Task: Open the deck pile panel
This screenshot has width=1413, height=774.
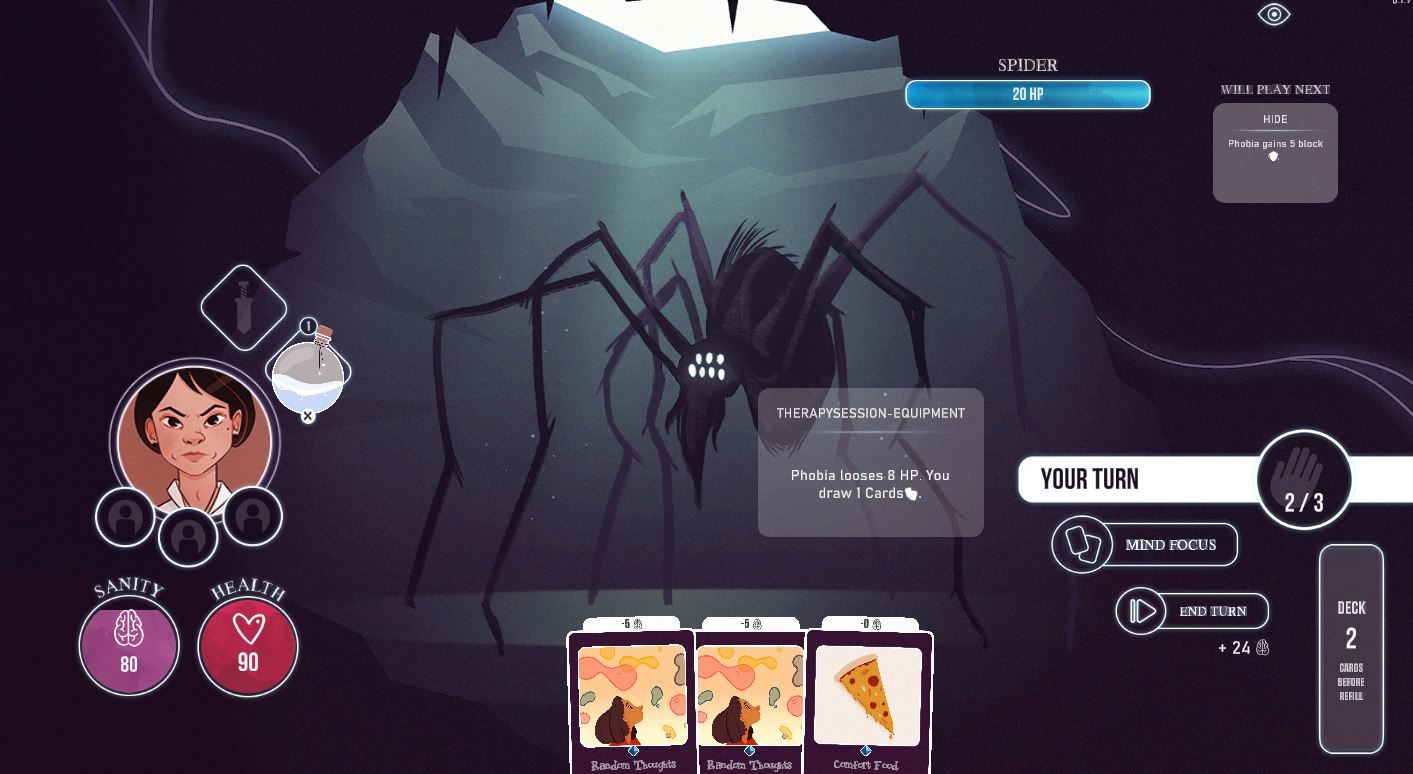Action: [1351, 649]
